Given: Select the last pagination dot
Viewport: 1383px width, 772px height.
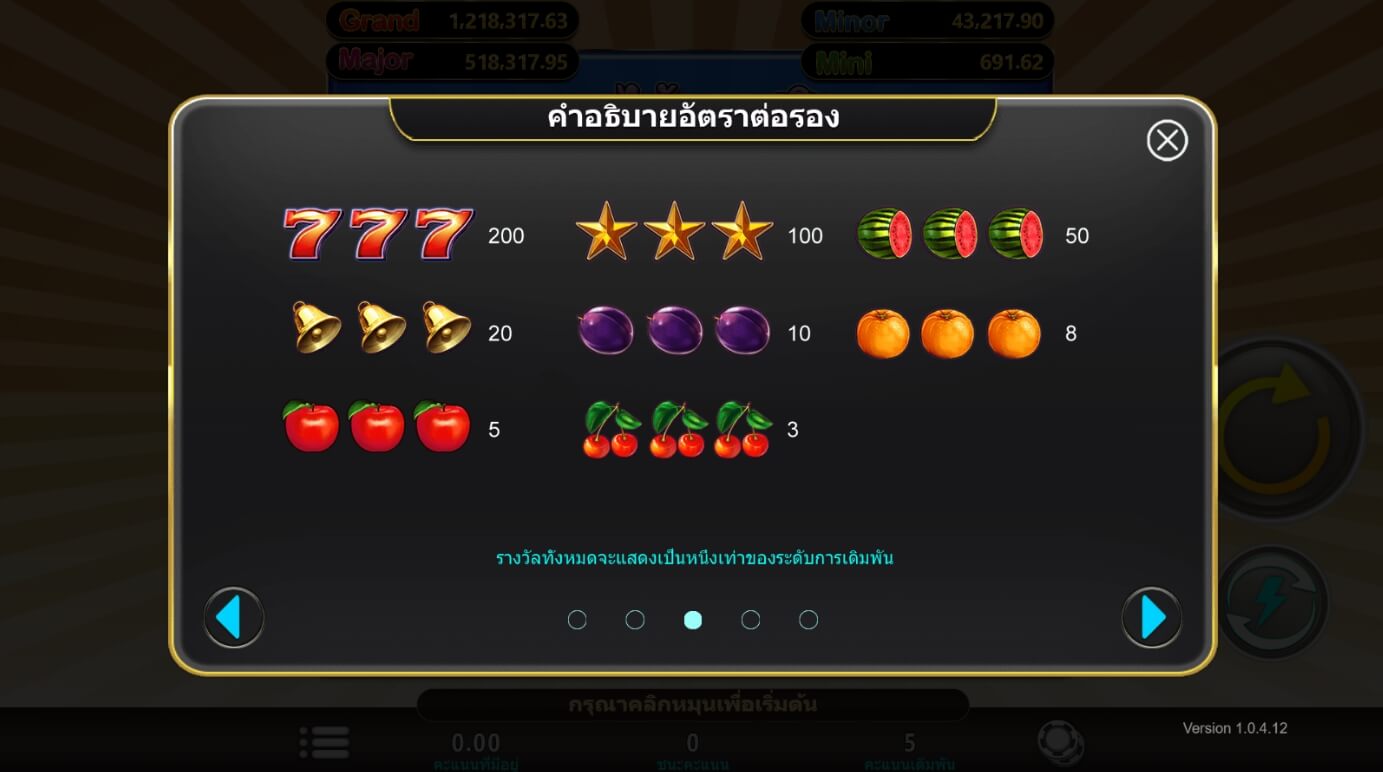Looking at the screenshot, I should [809, 620].
